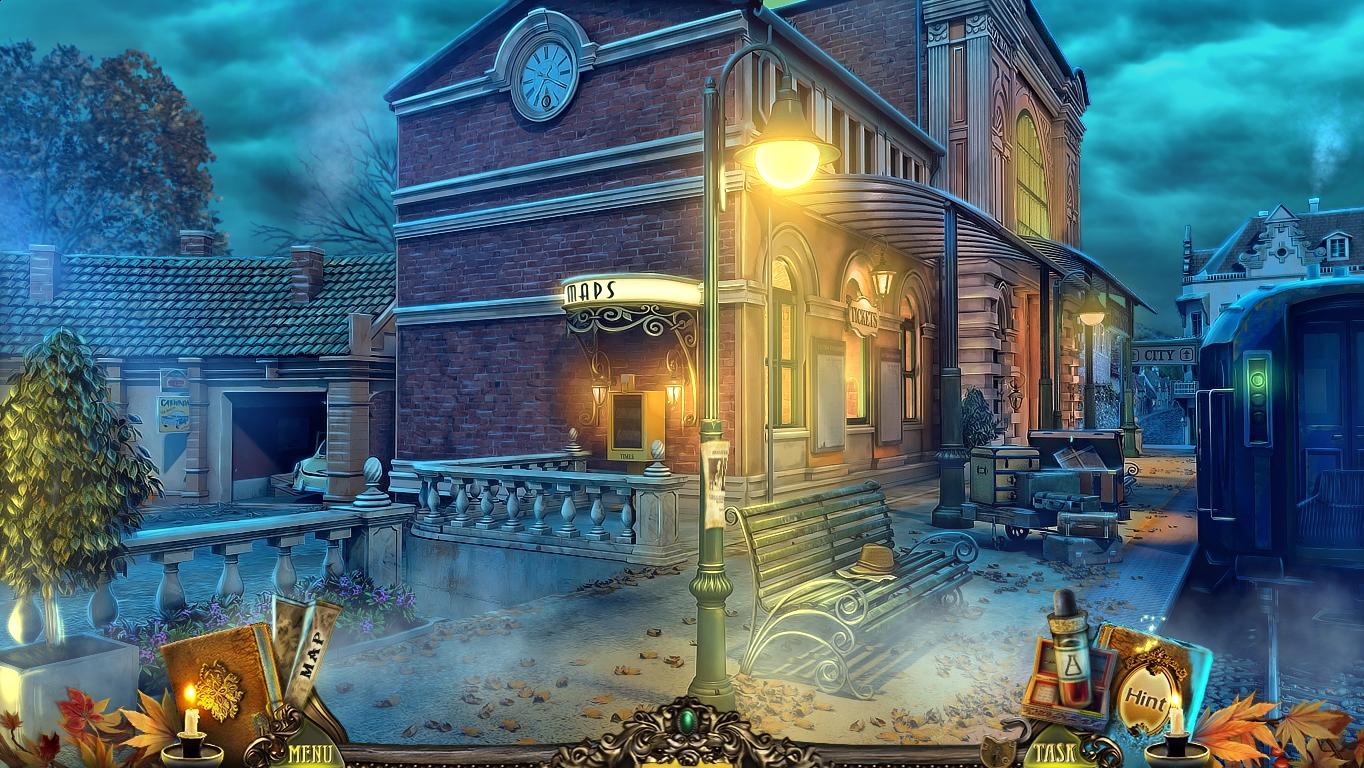This screenshot has width=1364, height=768.
Task: Click the lit candle beside the journal
Action: pos(190,710)
